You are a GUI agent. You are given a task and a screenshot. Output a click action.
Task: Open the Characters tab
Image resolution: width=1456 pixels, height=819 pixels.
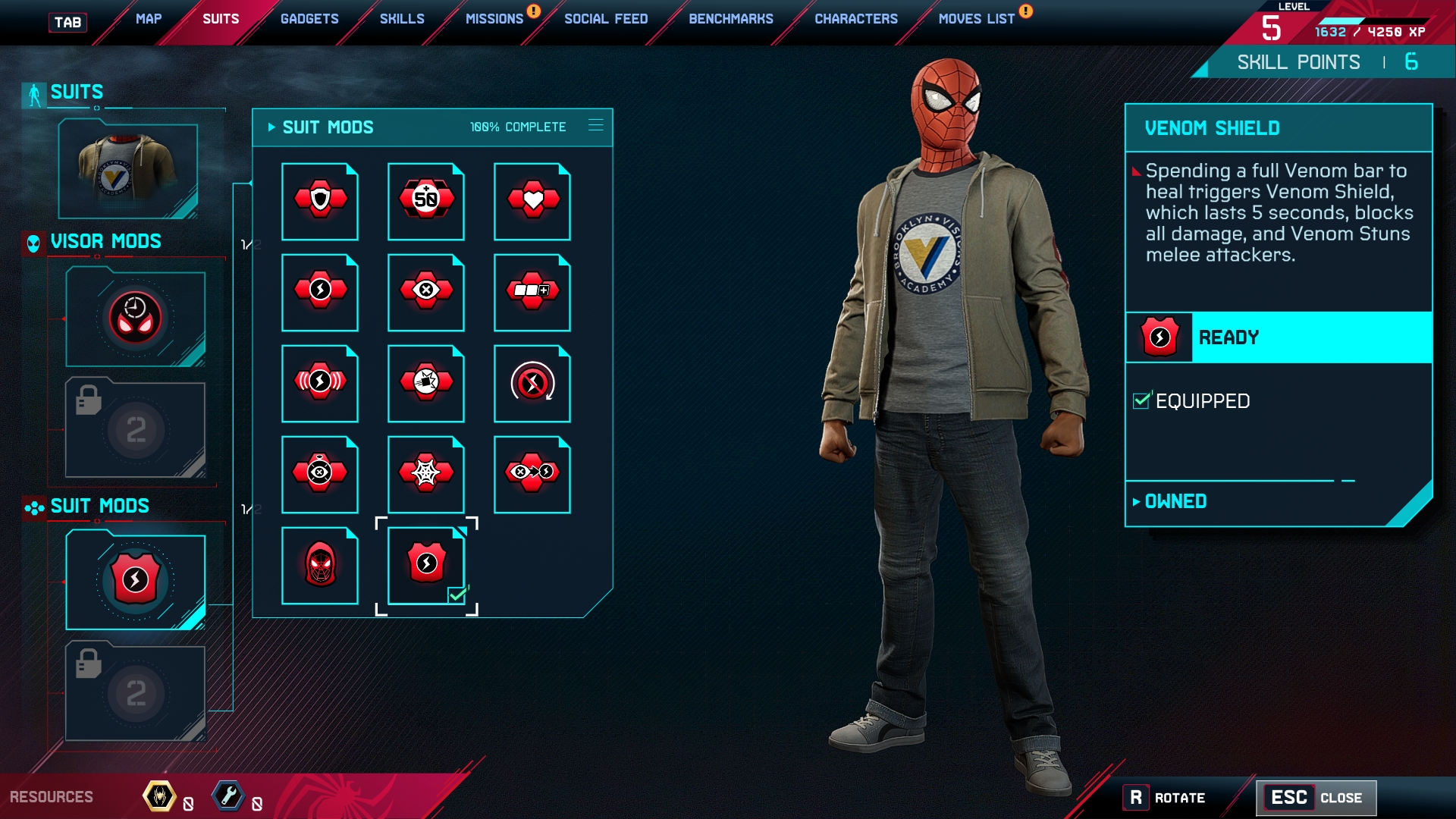tap(856, 19)
